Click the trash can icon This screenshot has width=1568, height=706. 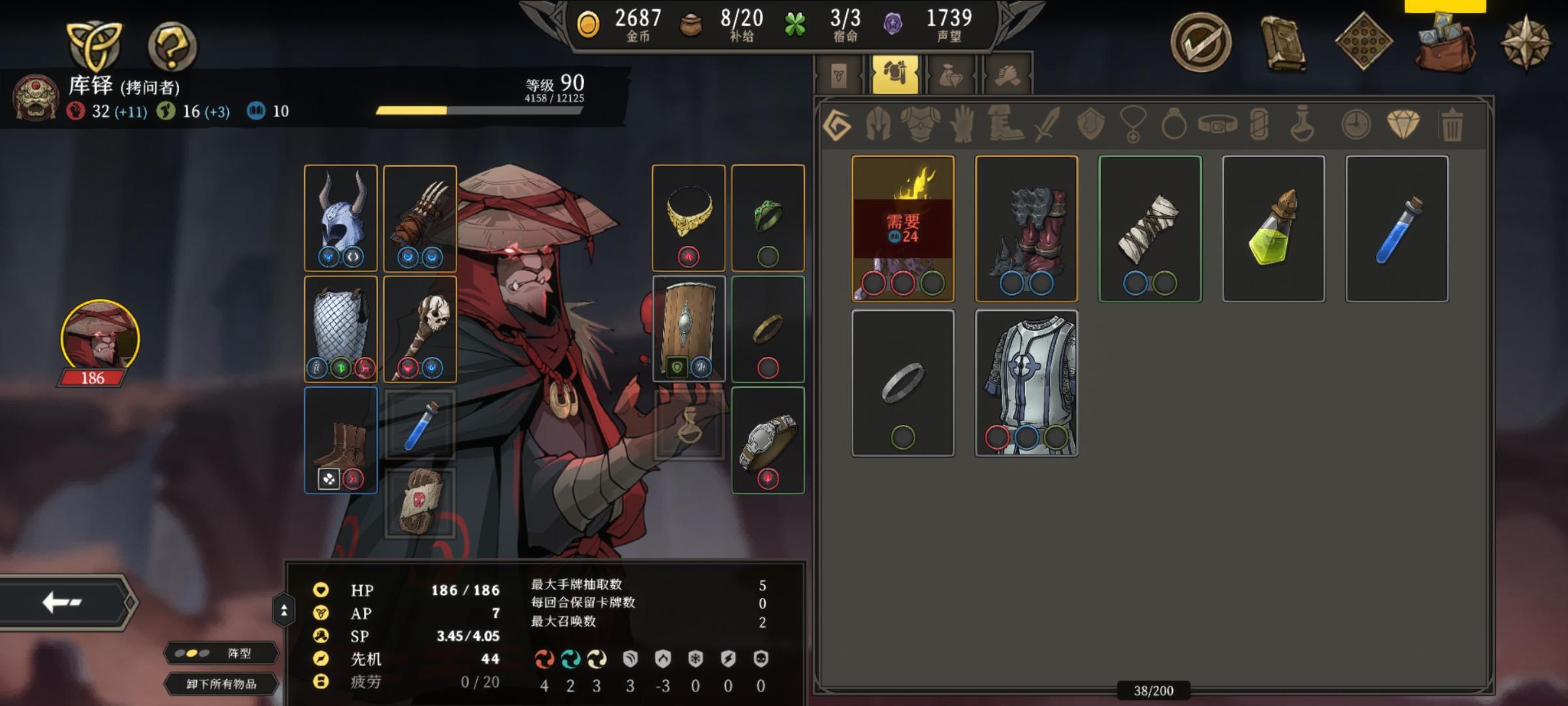click(1451, 124)
